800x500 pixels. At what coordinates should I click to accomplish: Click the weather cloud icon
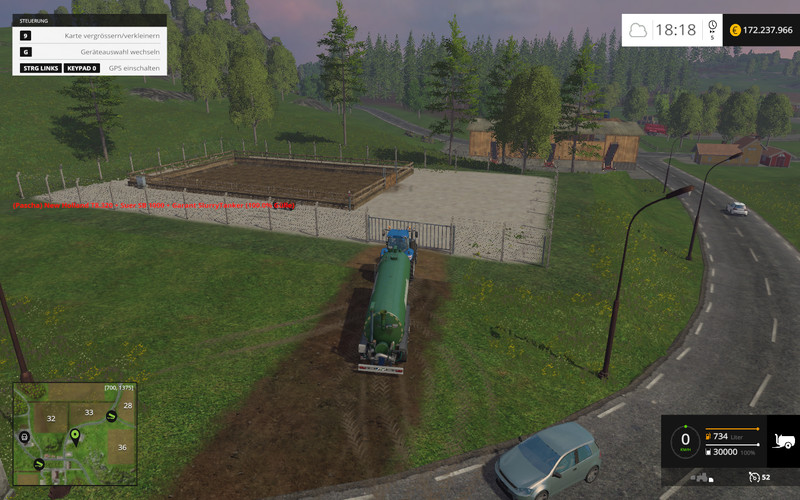tap(637, 30)
